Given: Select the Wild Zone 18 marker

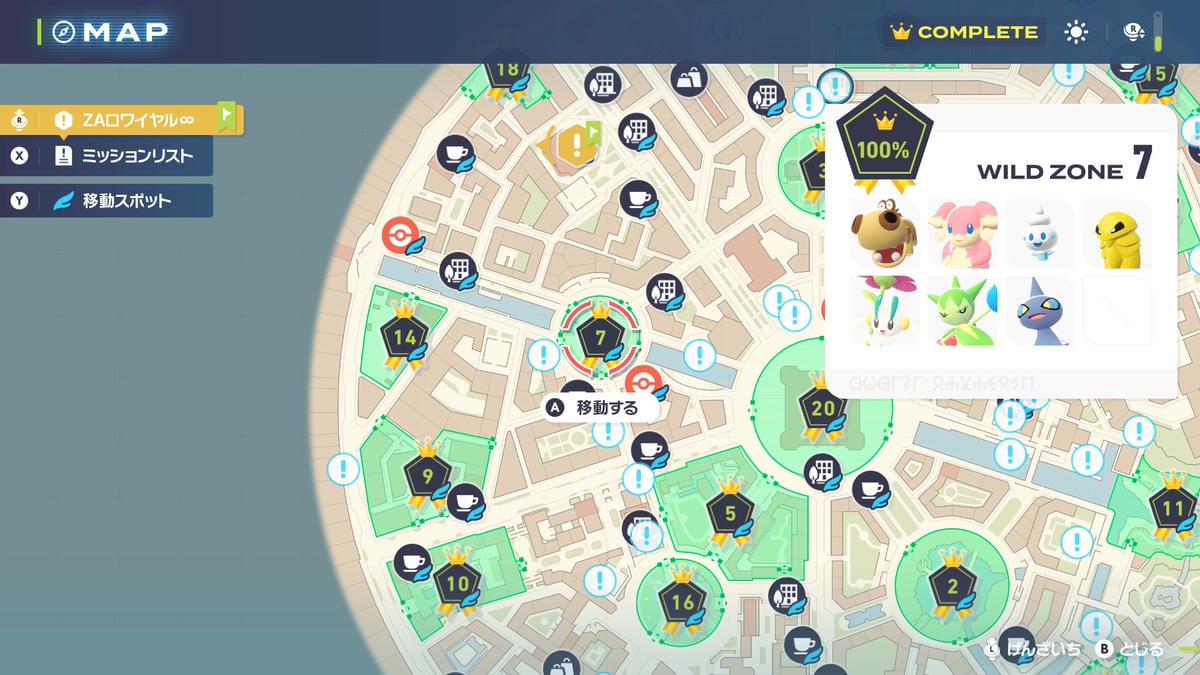Looking at the screenshot, I should click(x=507, y=72).
